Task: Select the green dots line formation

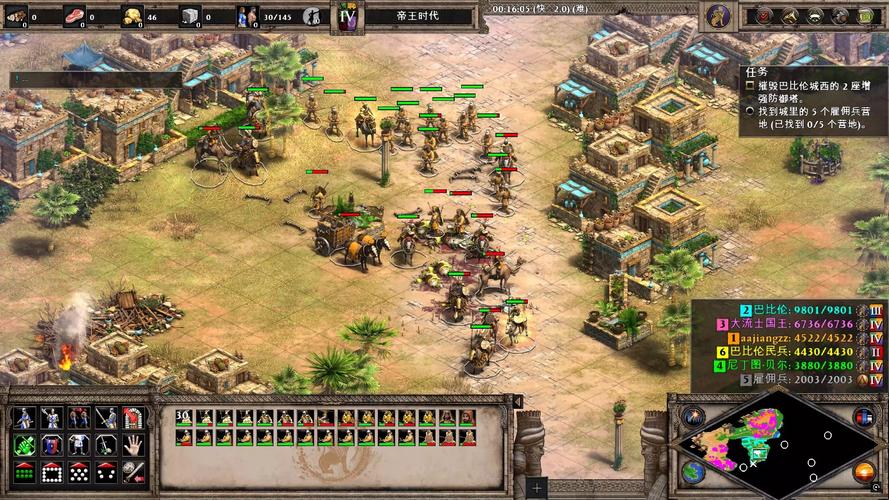Action: pyautogui.click(x=23, y=471)
